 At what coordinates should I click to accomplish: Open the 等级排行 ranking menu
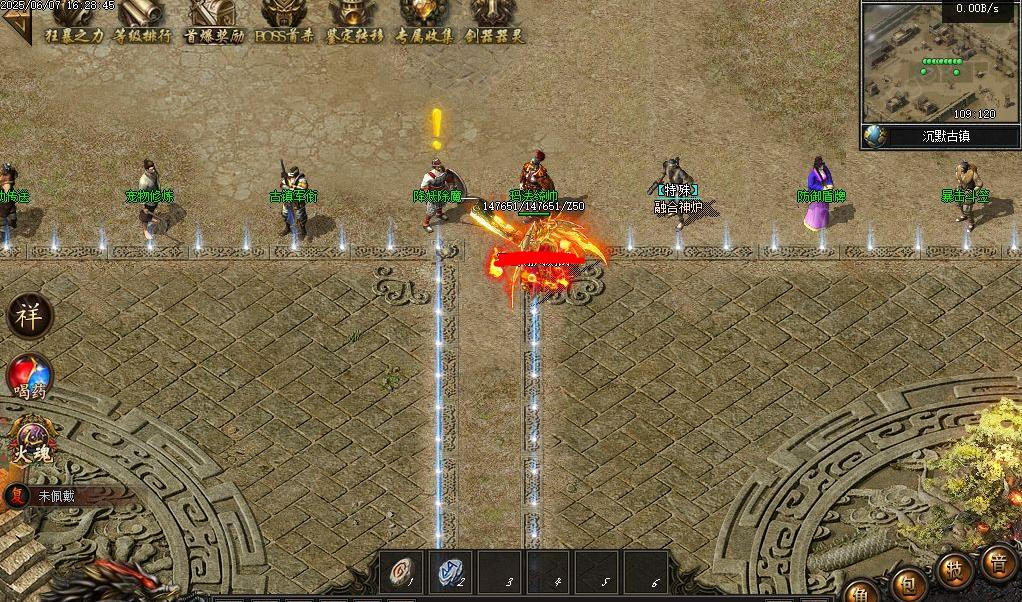click(142, 22)
